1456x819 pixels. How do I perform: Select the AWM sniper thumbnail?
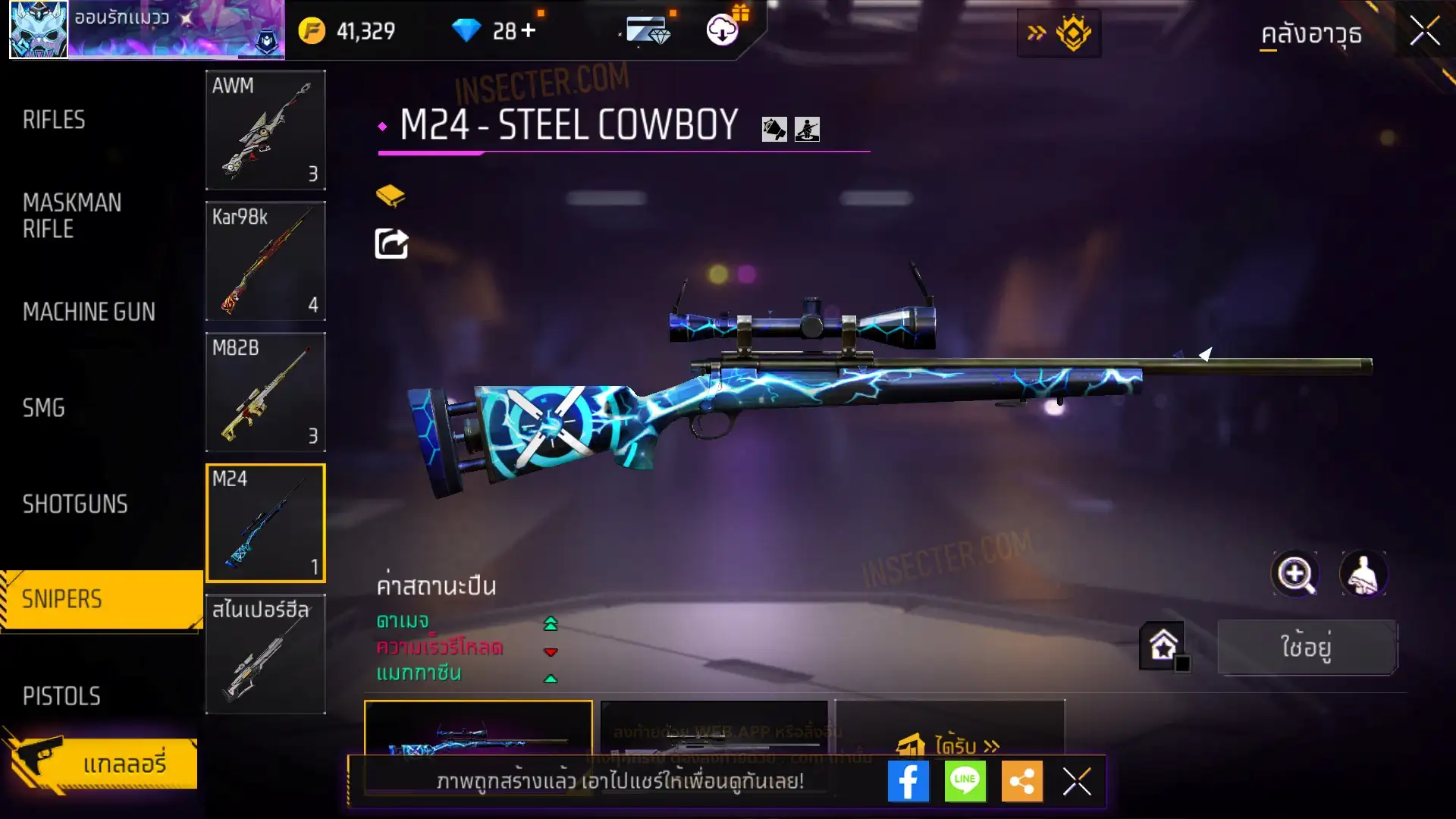pyautogui.click(x=265, y=130)
